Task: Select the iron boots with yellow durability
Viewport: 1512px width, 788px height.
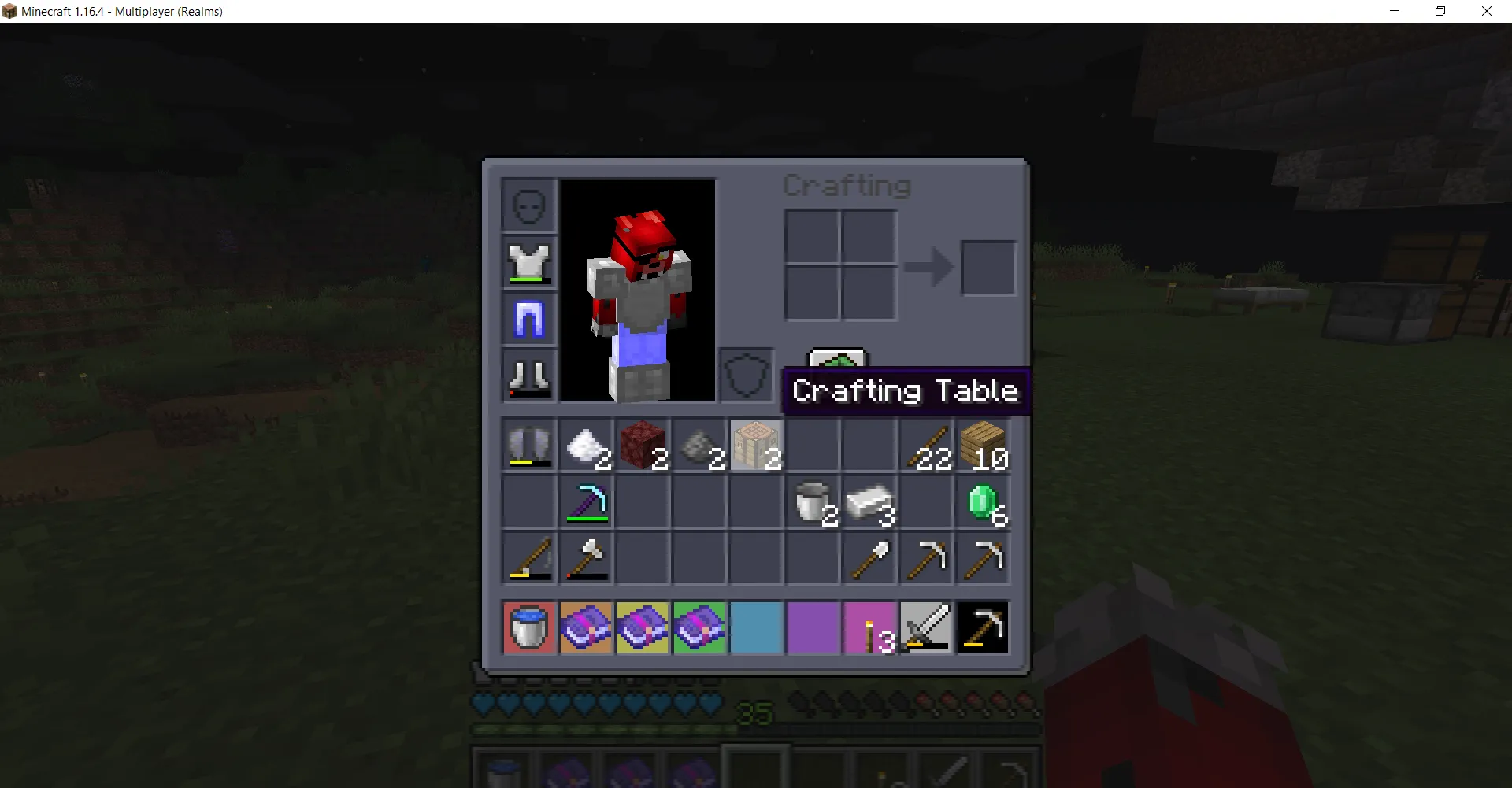Action: click(528, 446)
